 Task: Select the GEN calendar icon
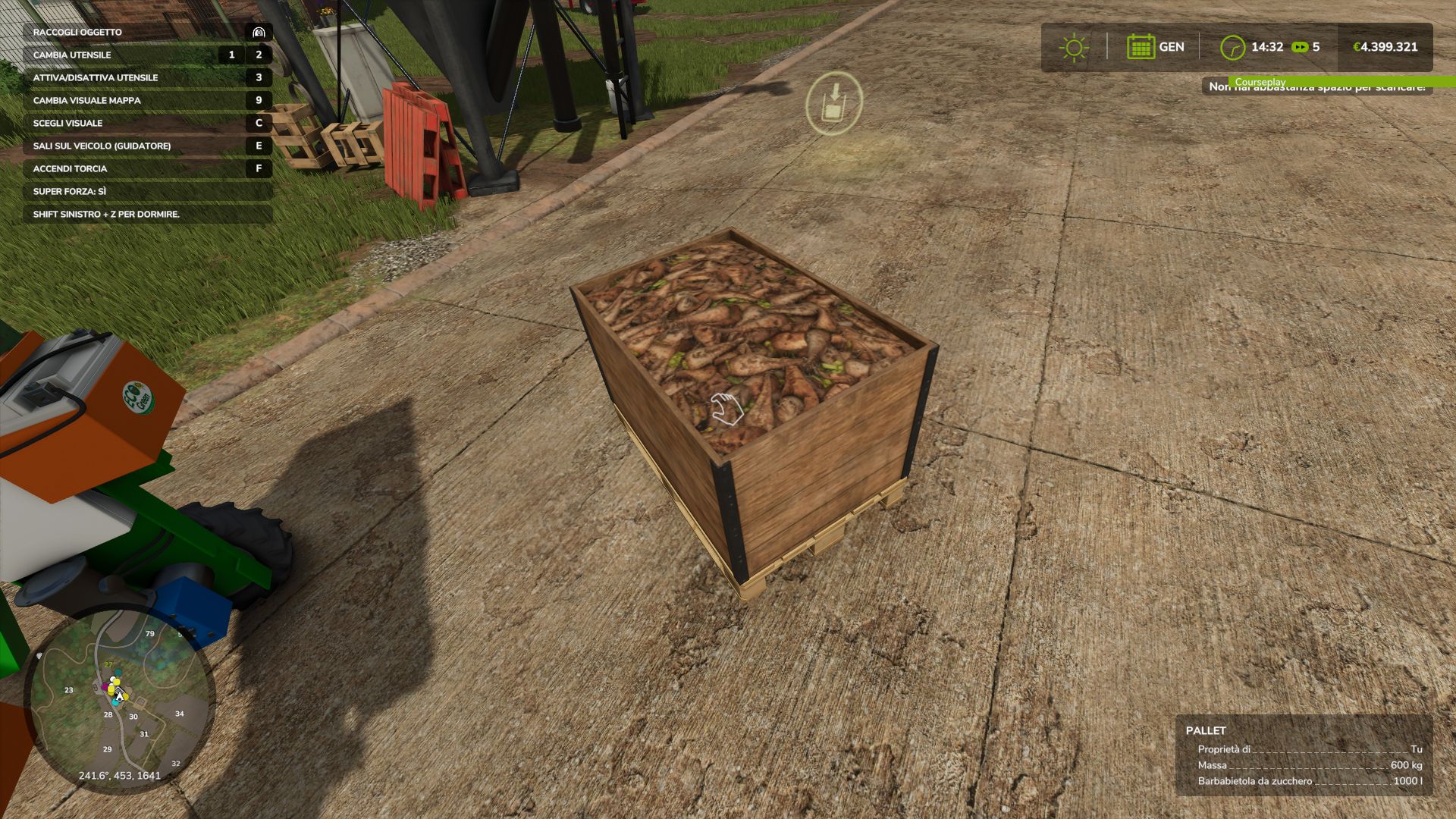pyautogui.click(x=1141, y=47)
